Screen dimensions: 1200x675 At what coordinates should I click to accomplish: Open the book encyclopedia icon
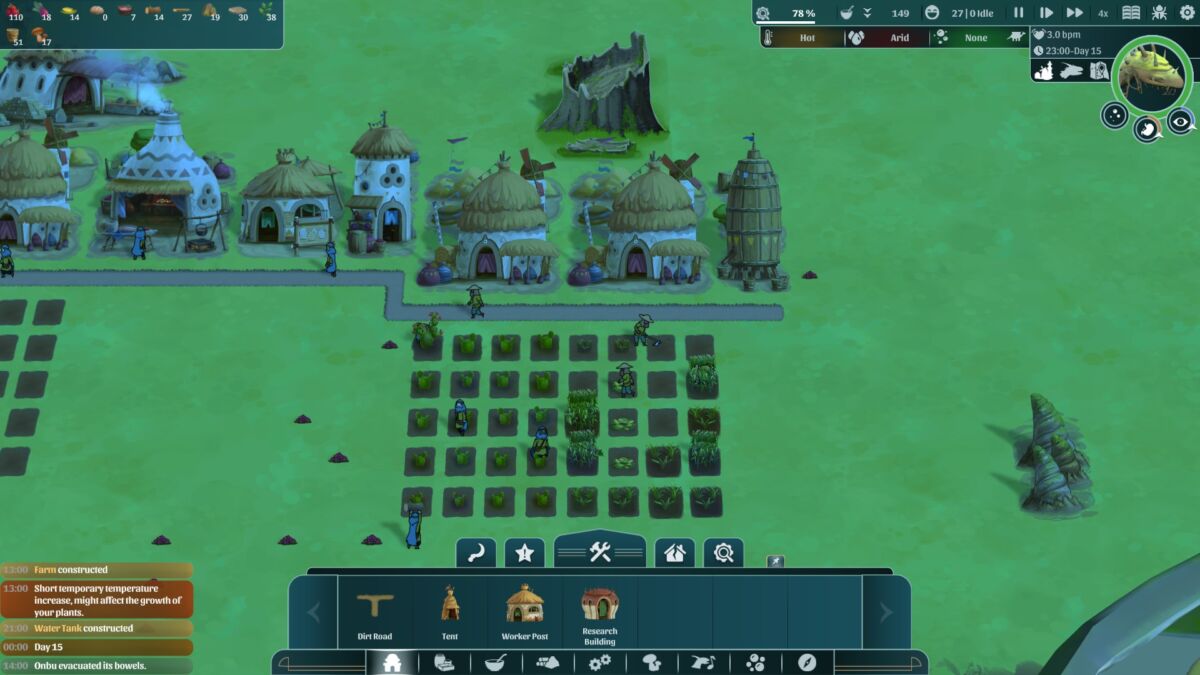click(1131, 13)
